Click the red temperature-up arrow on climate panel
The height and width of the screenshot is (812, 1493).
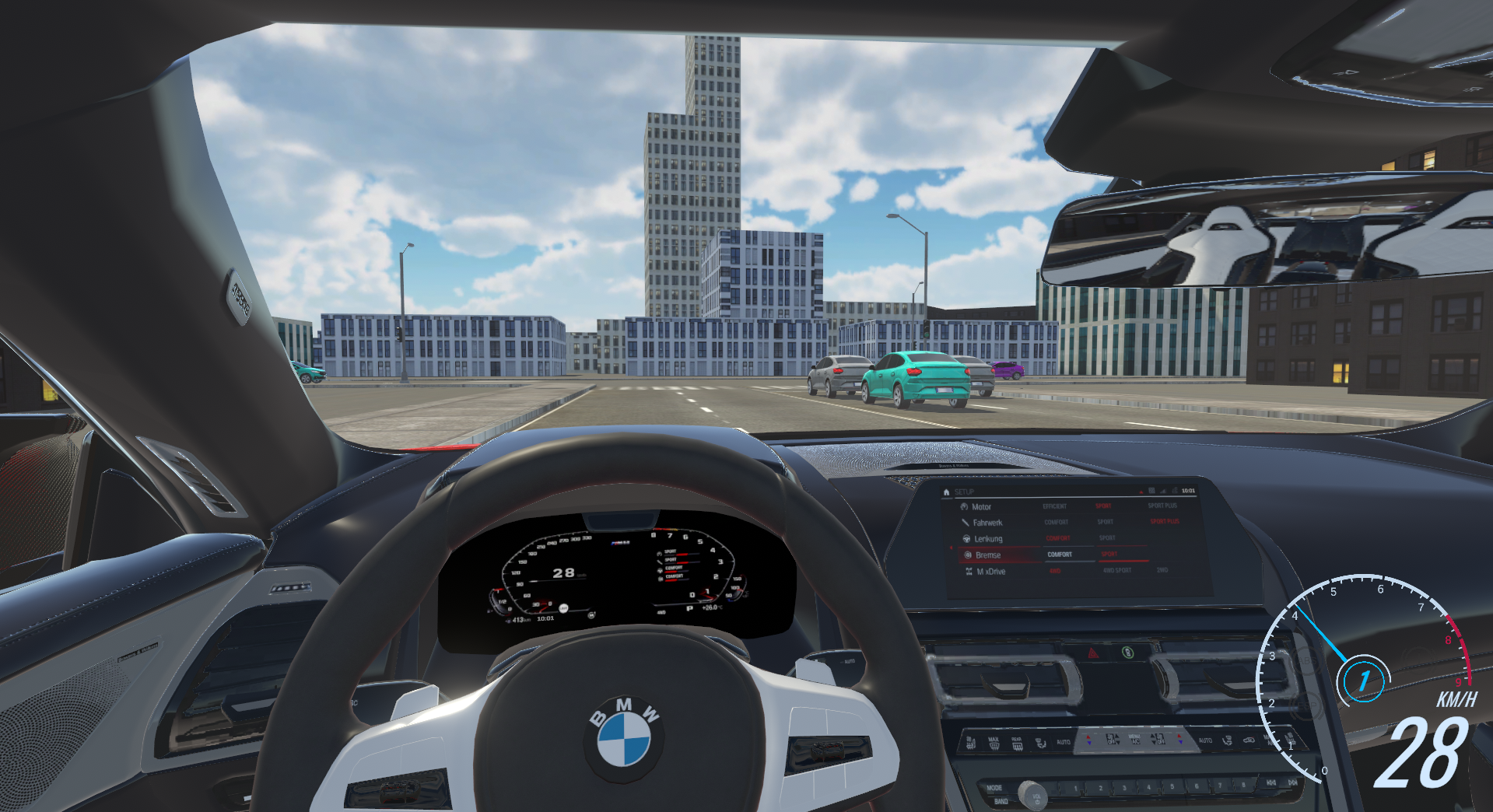tap(1088, 736)
